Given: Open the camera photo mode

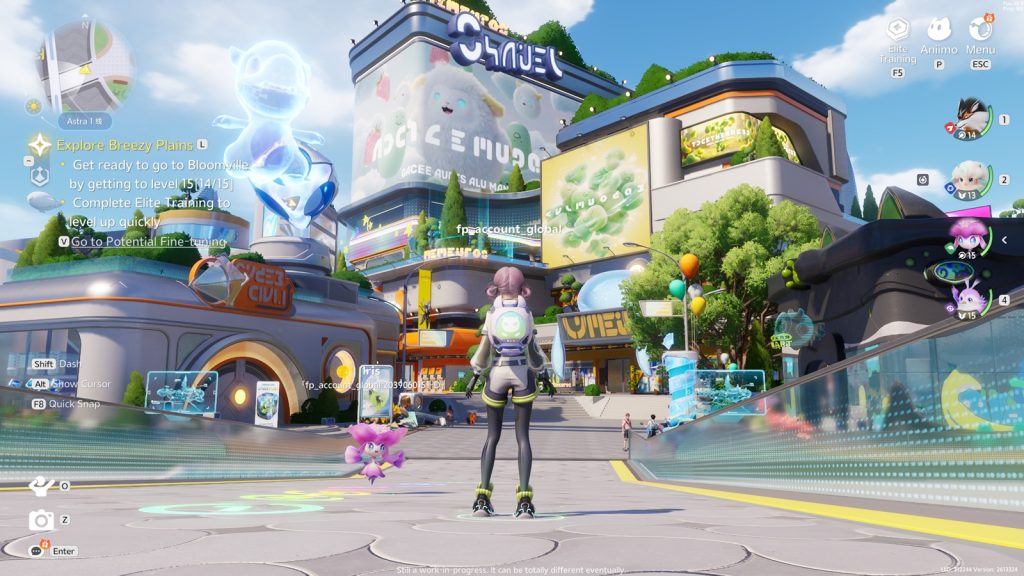Looking at the screenshot, I should pos(41,519).
